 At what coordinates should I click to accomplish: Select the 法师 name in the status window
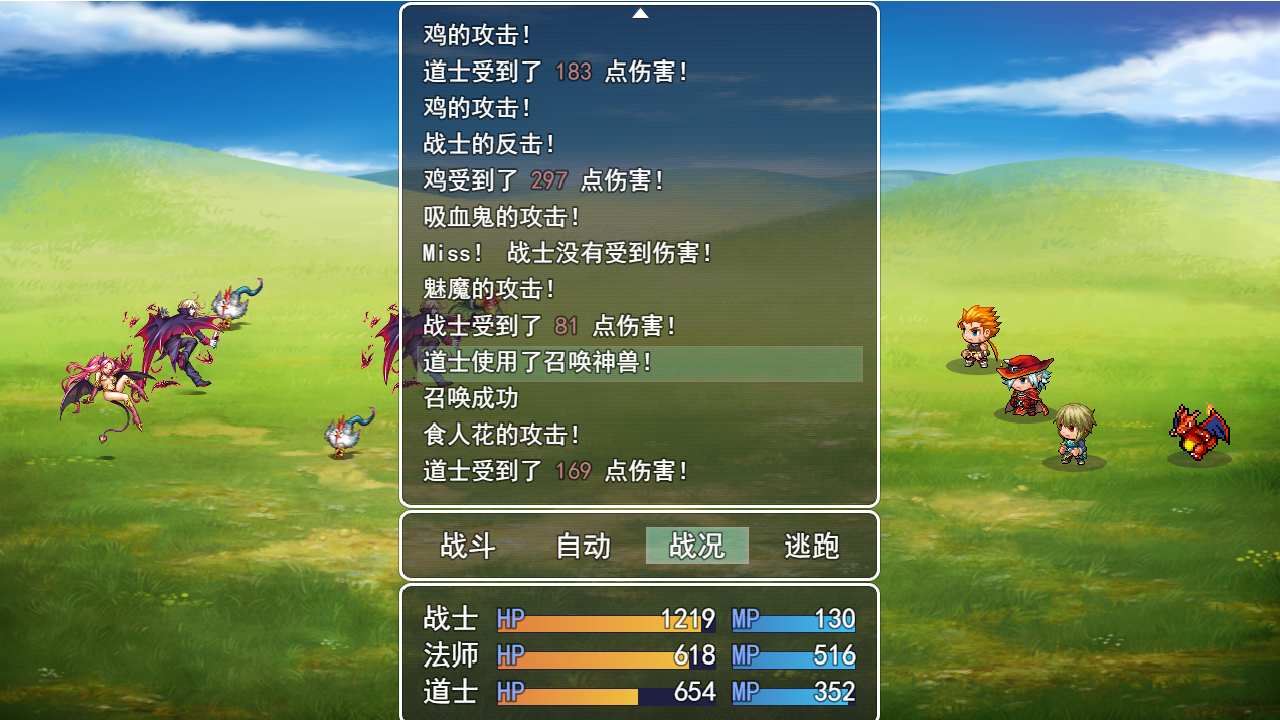(x=450, y=656)
